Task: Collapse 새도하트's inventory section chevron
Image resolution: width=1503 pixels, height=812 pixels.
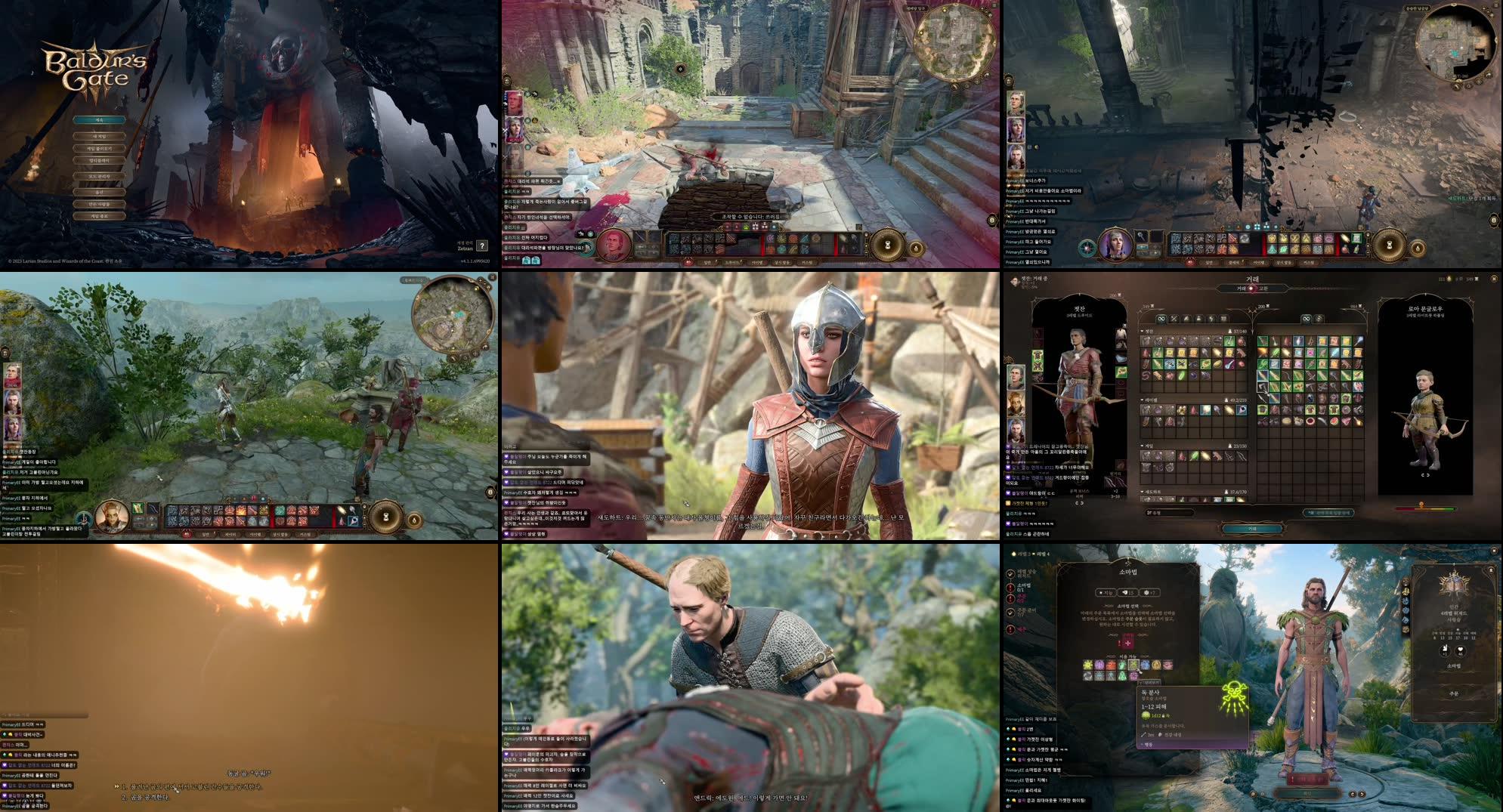Action: tap(1142, 492)
